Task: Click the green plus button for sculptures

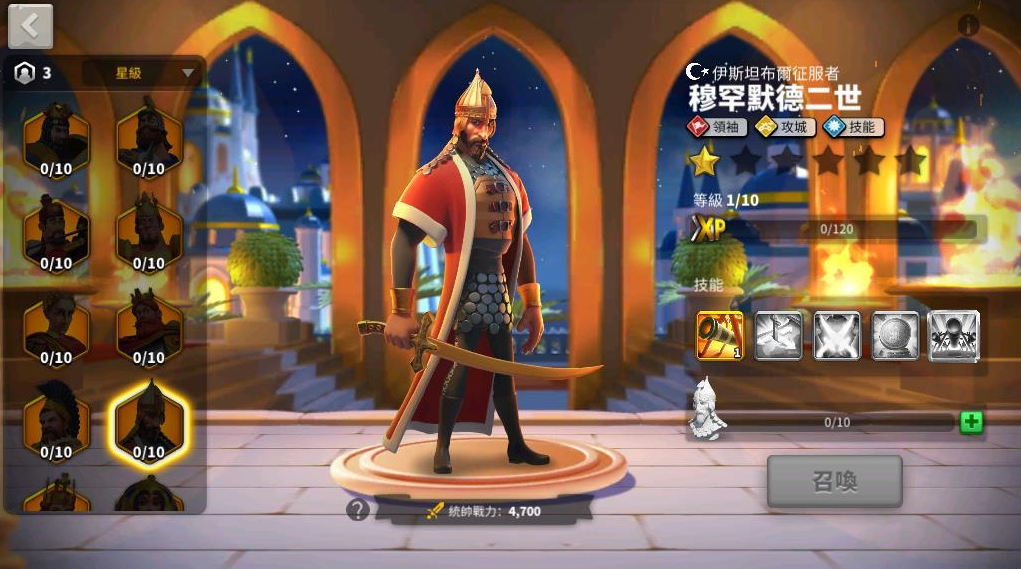Action: [970, 422]
